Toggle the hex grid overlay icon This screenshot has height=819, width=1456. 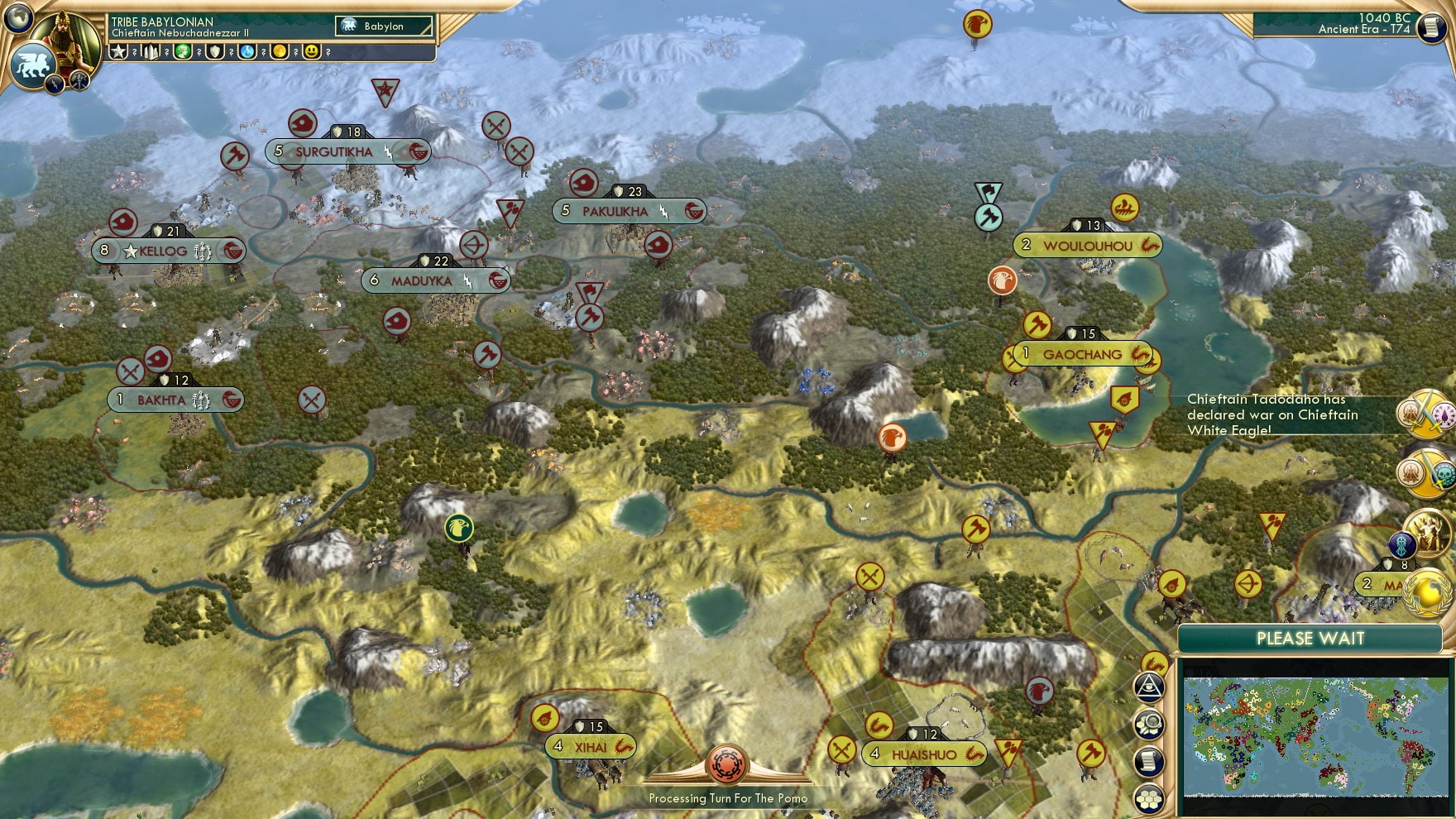pos(1149,798)
